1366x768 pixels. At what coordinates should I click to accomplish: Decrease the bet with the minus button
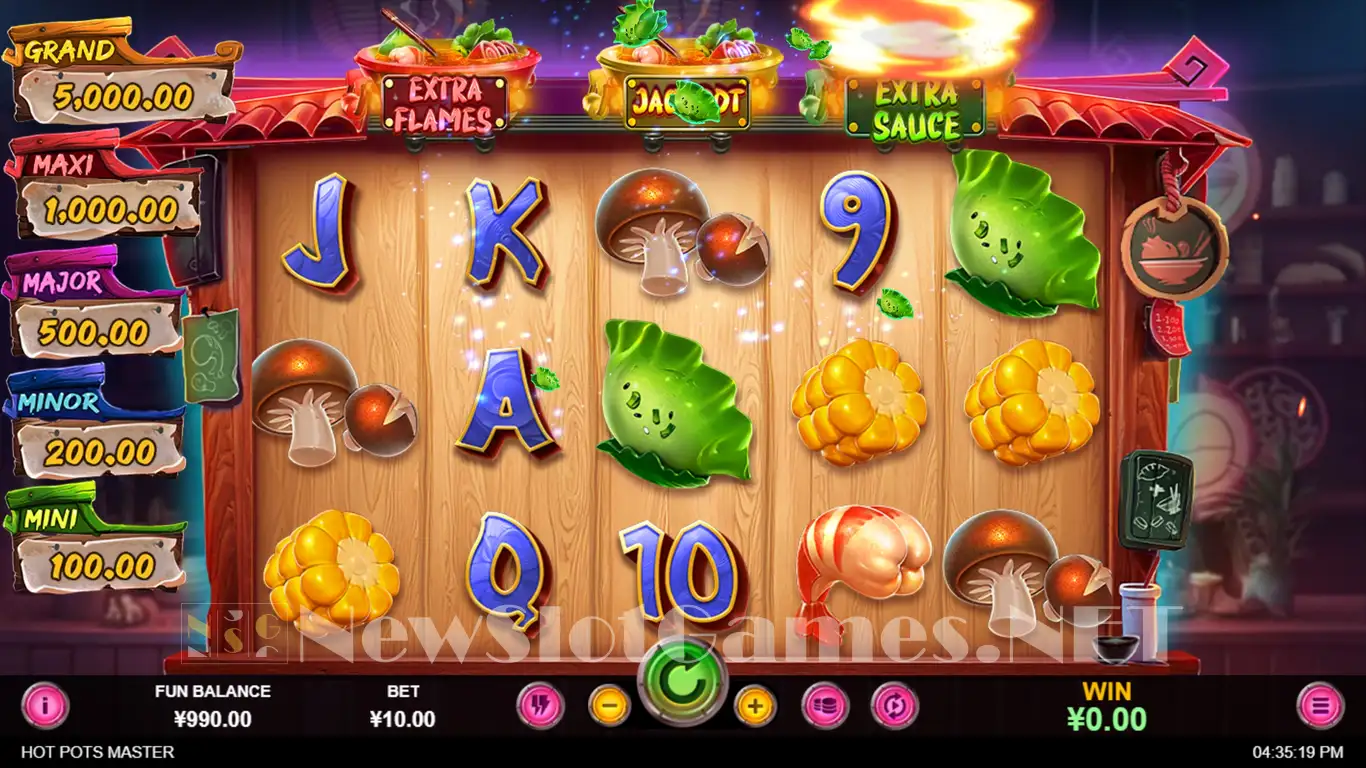609,706
